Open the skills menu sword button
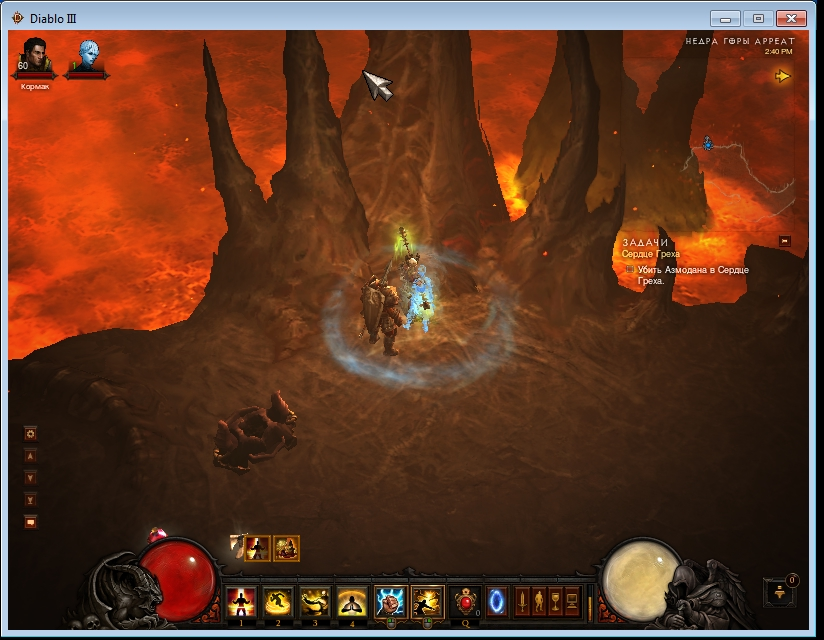Image resolution: width=824 pixels, height=640 pixels. click(x=521, y=601)
